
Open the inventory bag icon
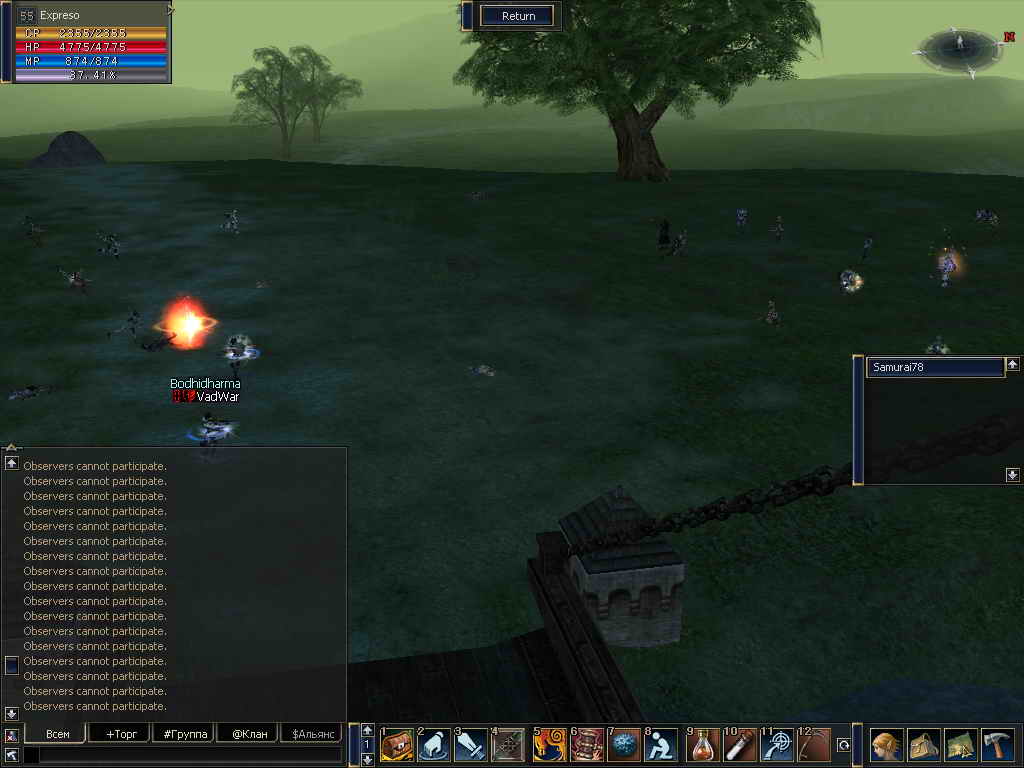[924, 745]
